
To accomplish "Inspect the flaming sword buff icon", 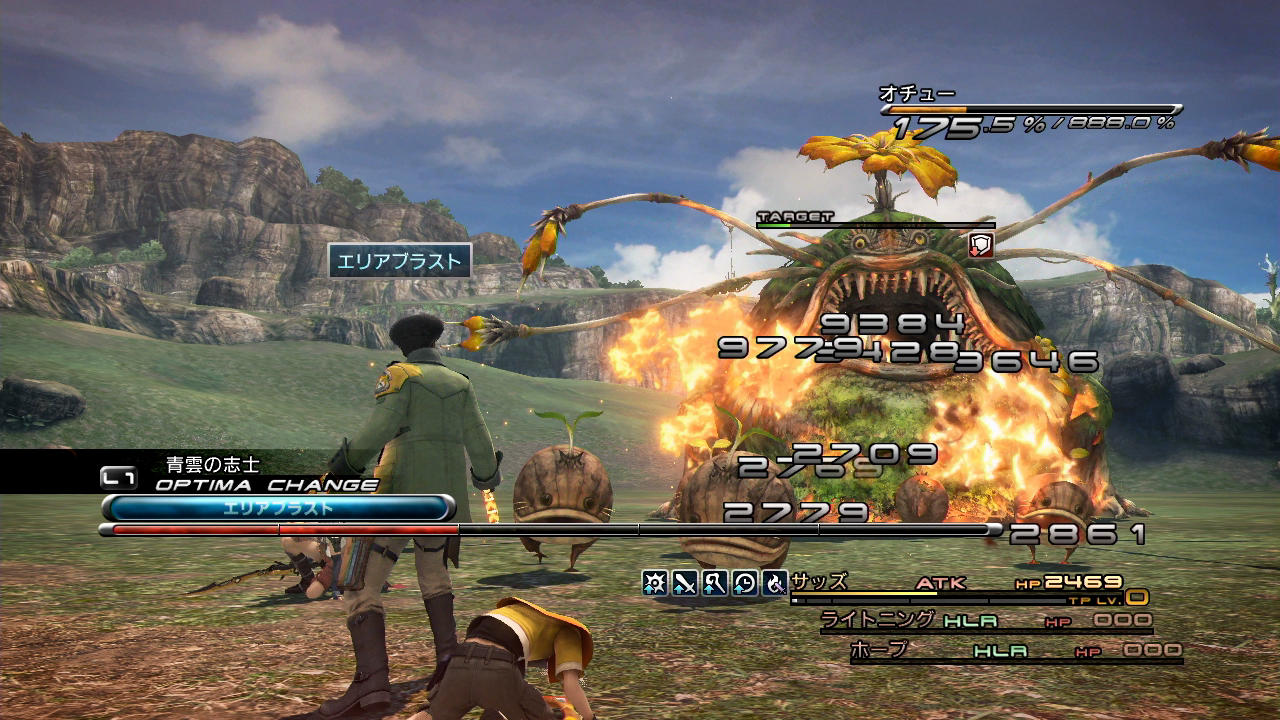I will (x=775, y=582).
